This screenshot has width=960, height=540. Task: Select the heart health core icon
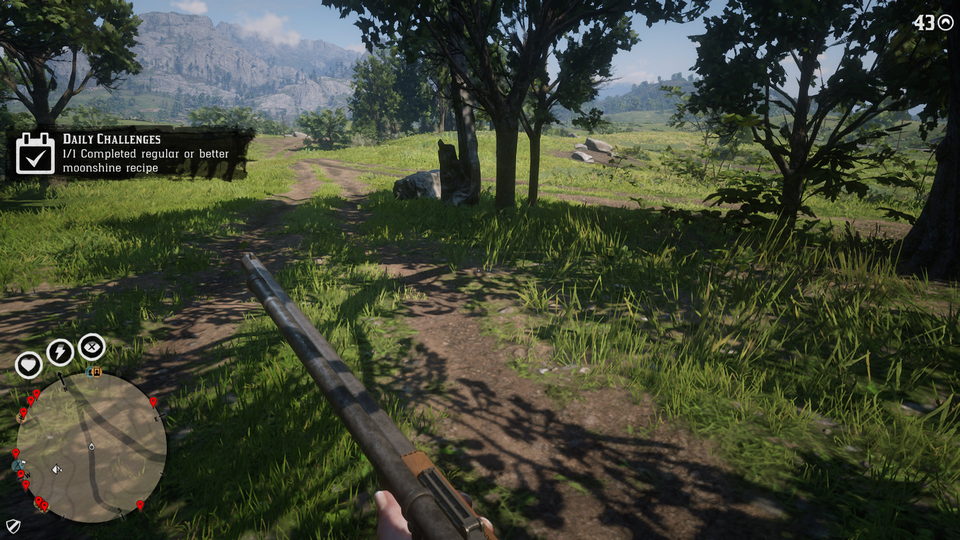[28, 365]
